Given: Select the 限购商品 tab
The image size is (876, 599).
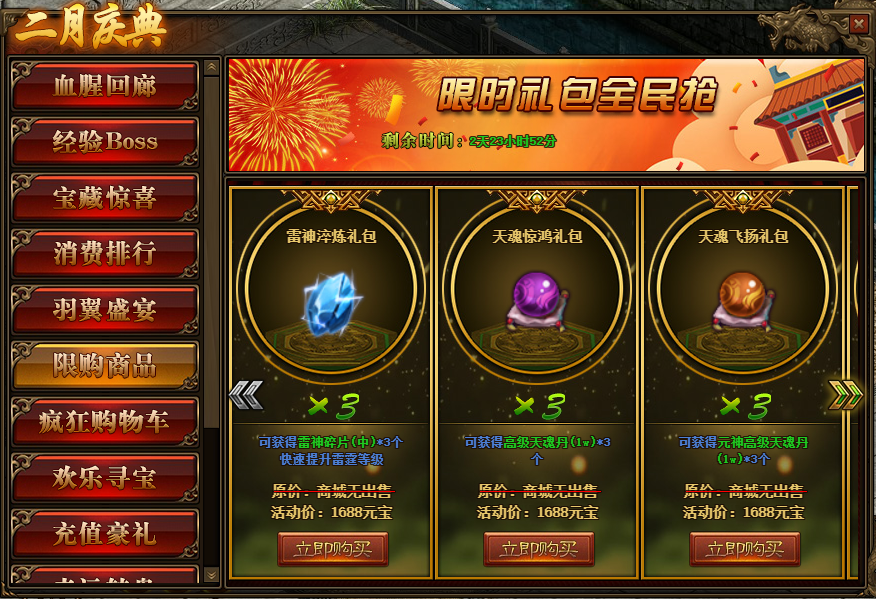Looking at the screenshot, I should pyautogui.click(x=105, y=366).
